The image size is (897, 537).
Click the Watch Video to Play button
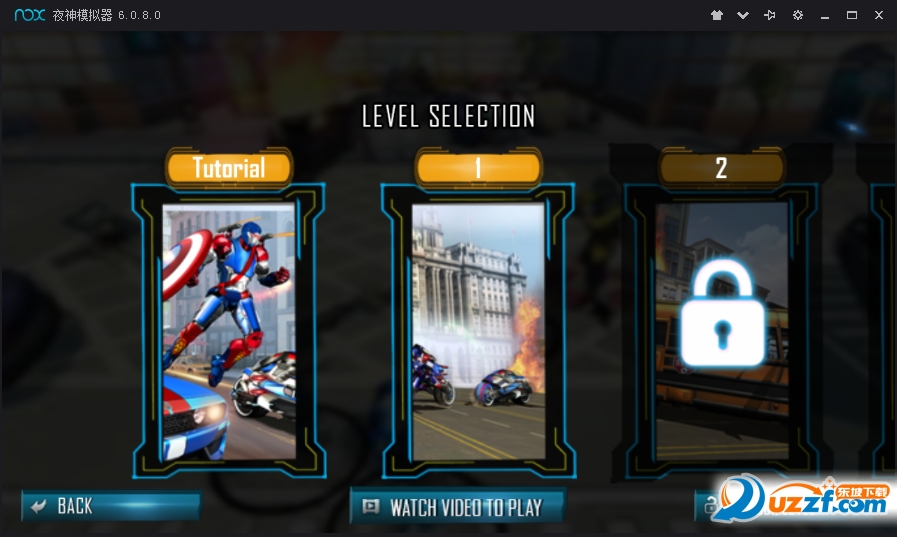coord(457,507)
